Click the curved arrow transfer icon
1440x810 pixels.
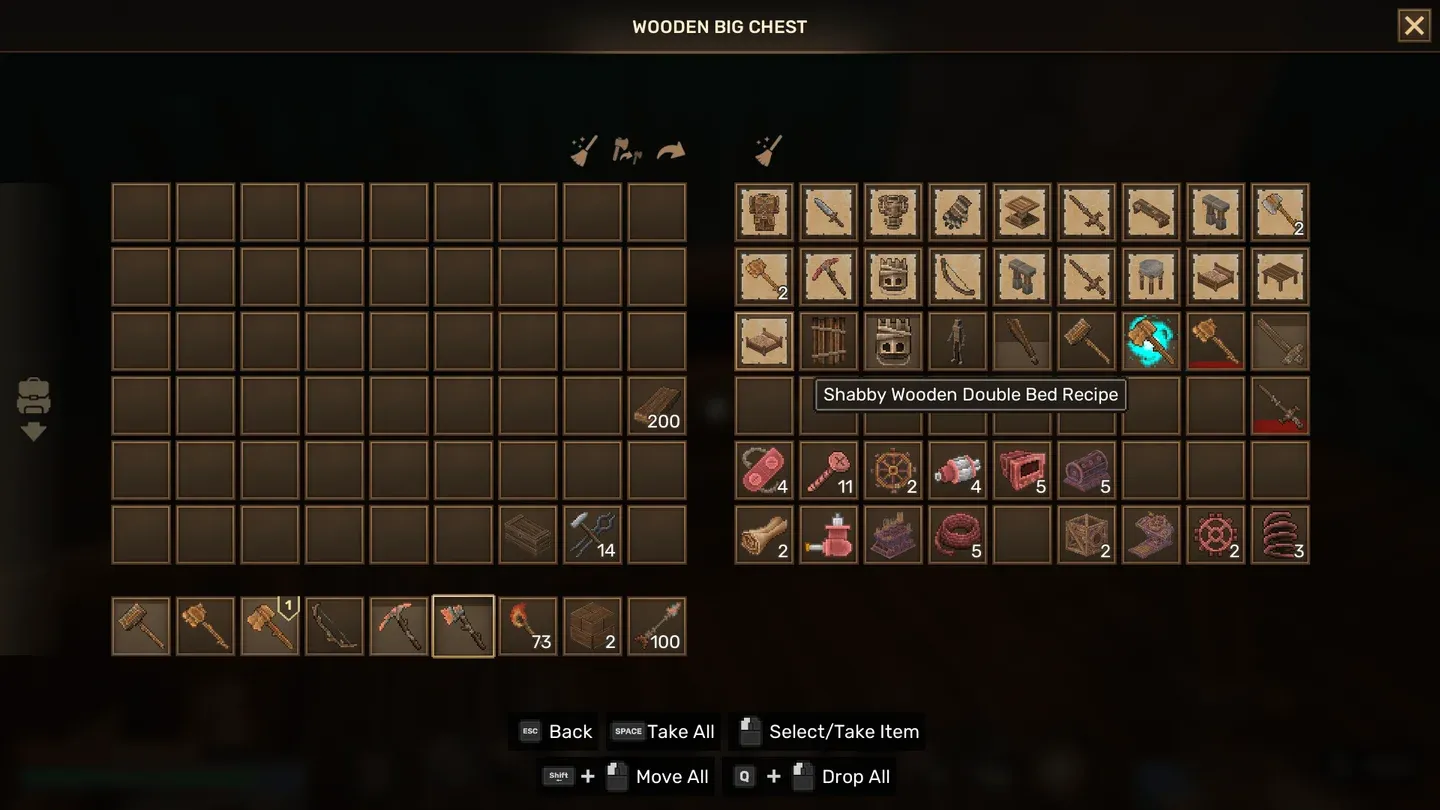671,151
